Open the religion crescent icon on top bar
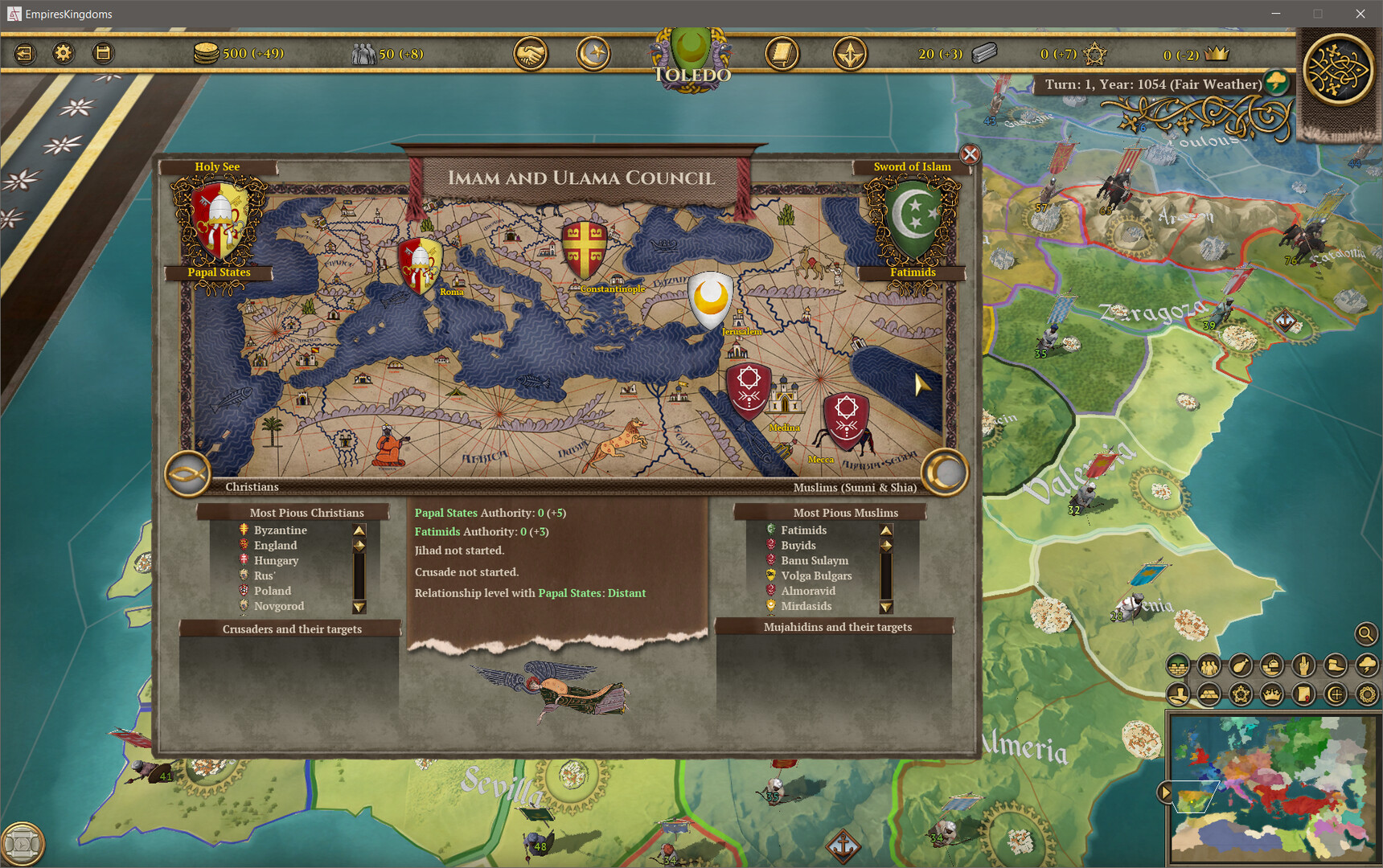Viewport: 1383px width, 868px height. pyautogui.click(x=593, y=53)
